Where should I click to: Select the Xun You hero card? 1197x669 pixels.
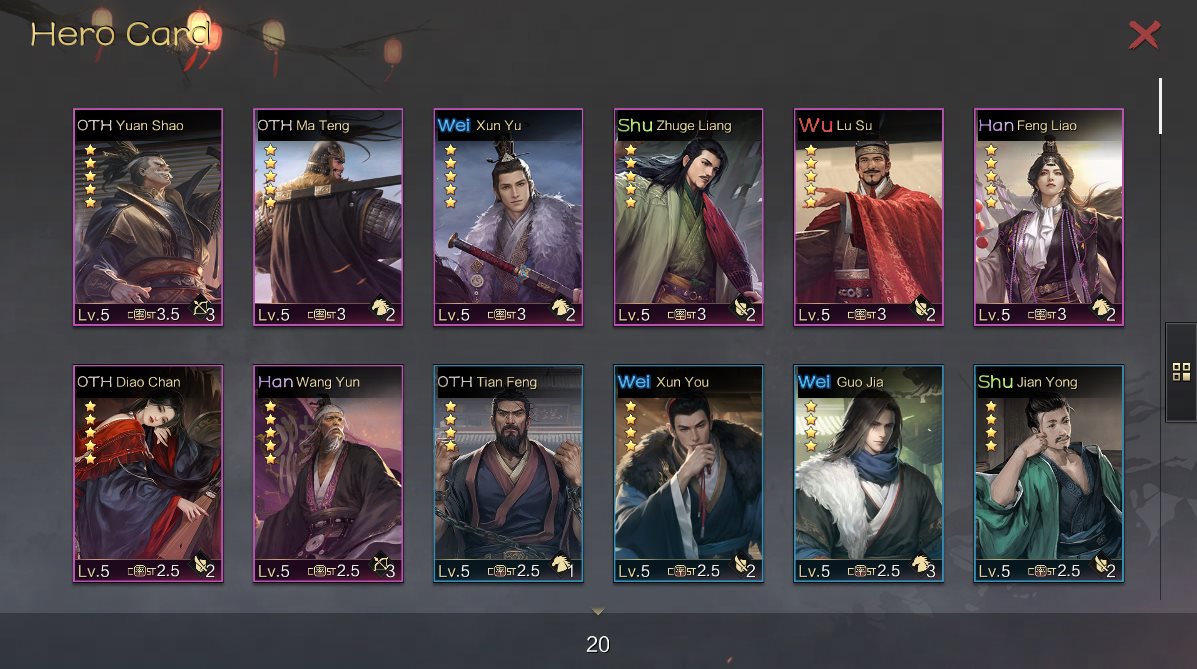(688, 473)
